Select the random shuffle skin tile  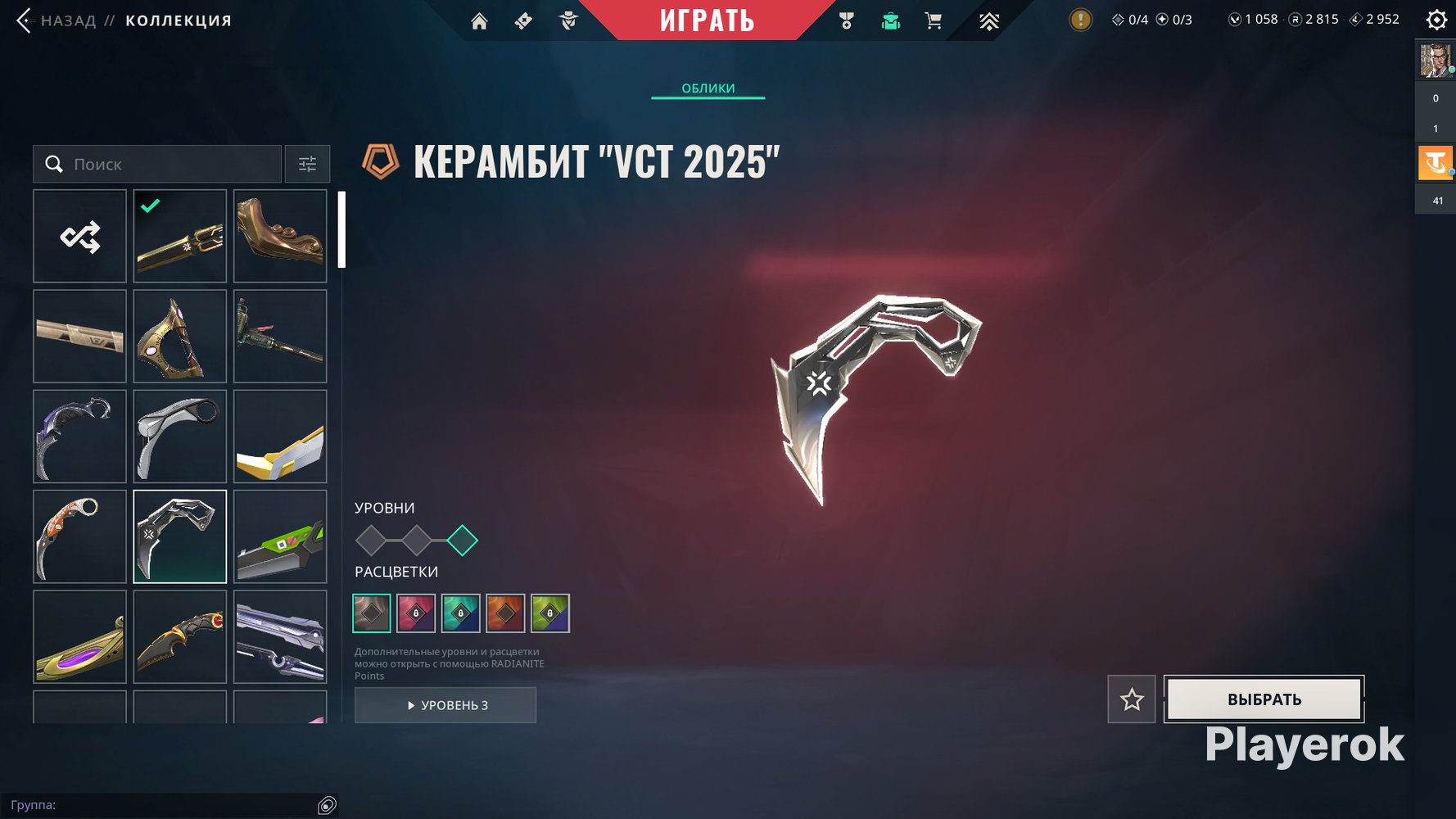pos(79,237)
